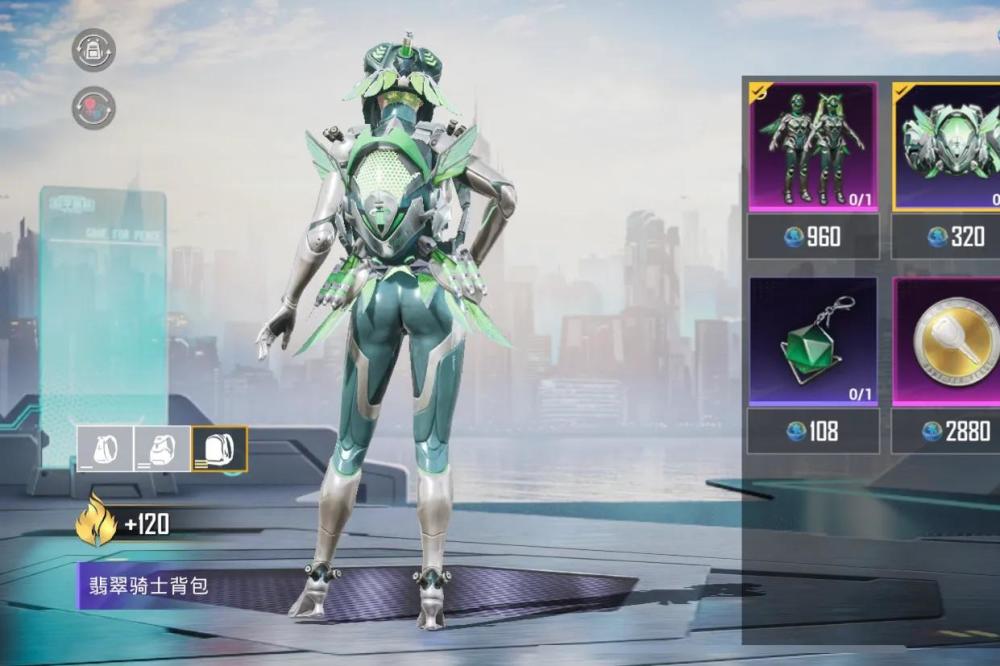Switch to the level 2 backpack preview
Image resolution: width=1000 pixels, height=666 pixels.
[161, 449]
